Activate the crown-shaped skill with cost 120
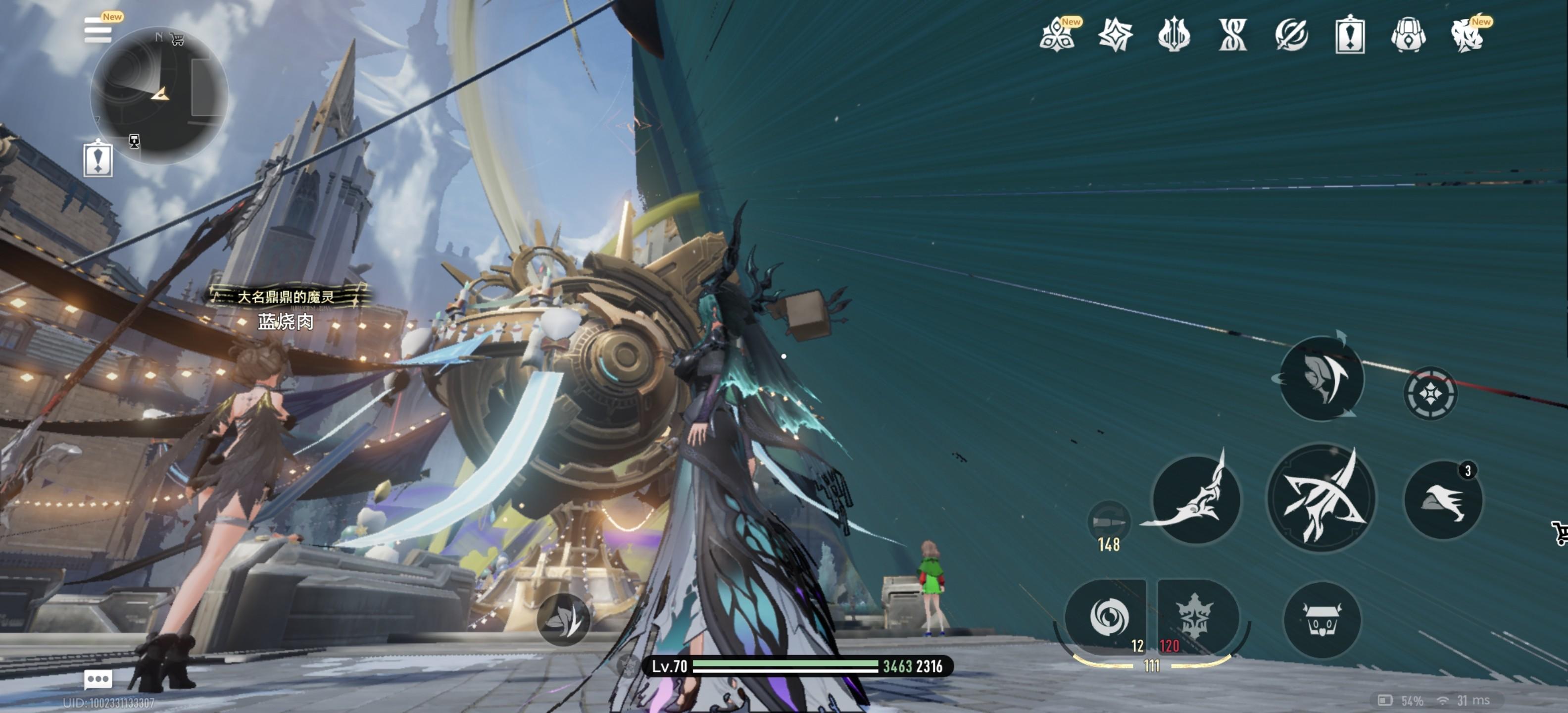The height and width of the screenshot is (713, 1568). (1196, 617)
